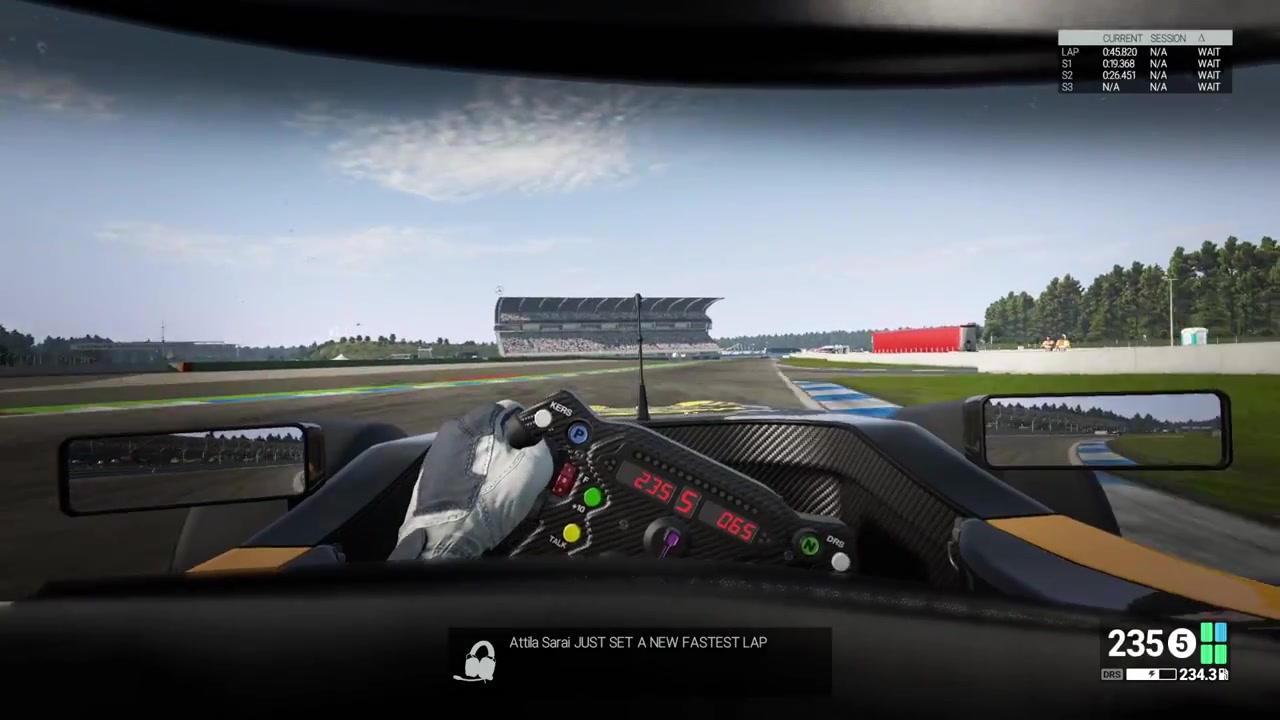Image resolution: width=1280 pixels, height=720 pixels.
Task: Click the DRS indicator badge
Action: [x=1111, y=675]
